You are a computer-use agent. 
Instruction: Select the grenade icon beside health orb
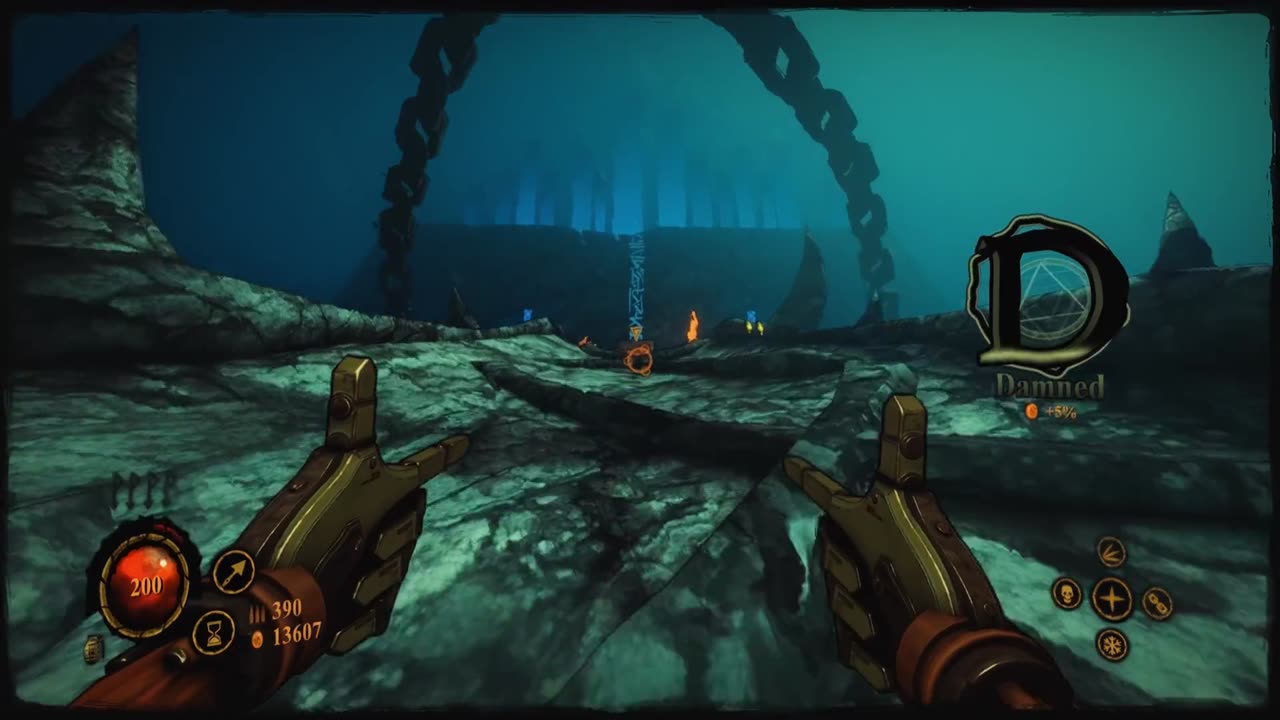point(94,649)
